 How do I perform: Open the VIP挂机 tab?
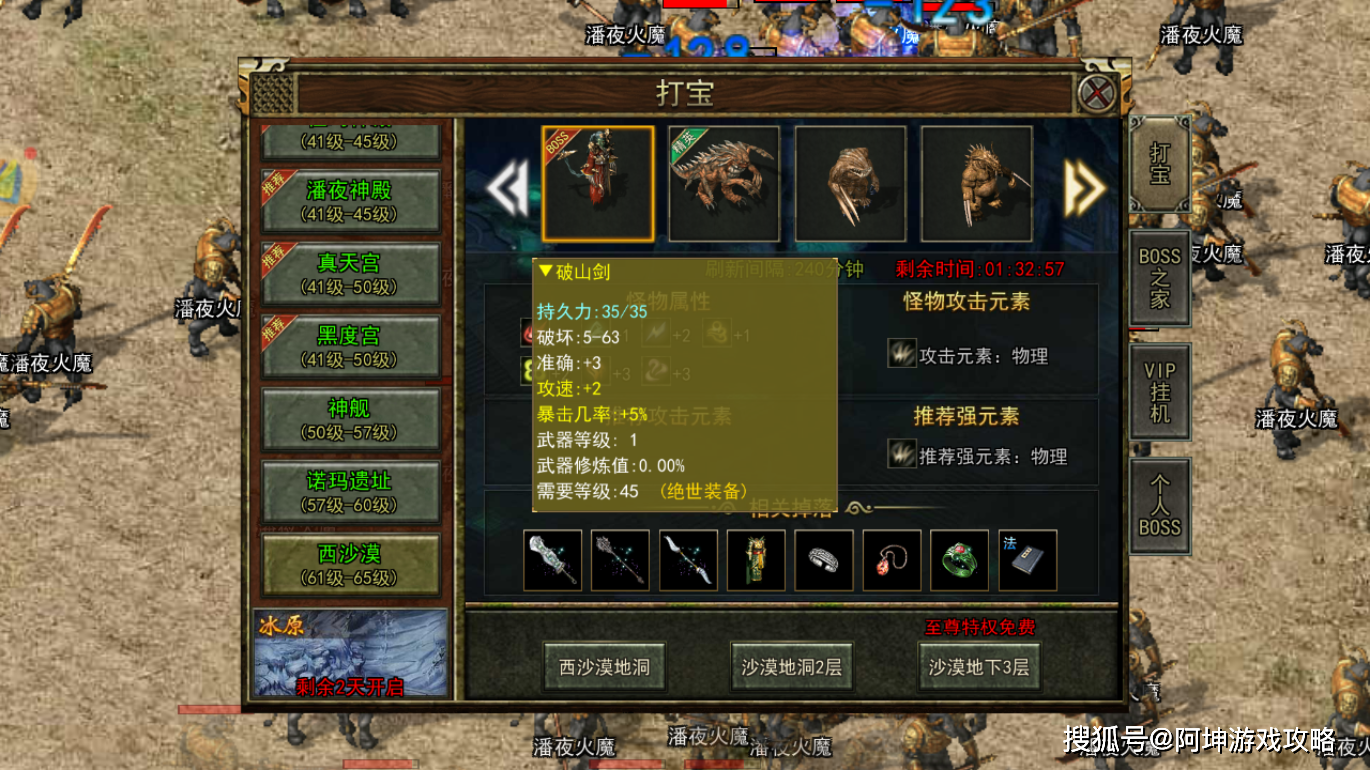(1160, 392)
